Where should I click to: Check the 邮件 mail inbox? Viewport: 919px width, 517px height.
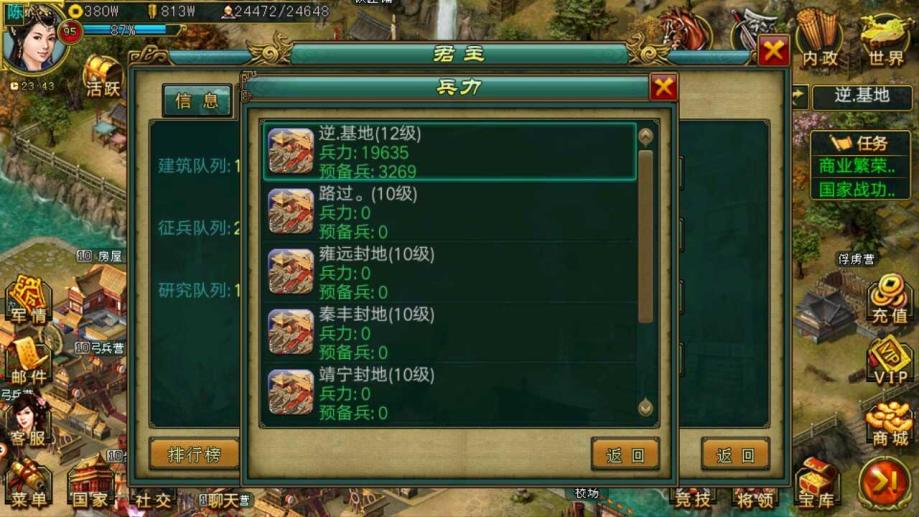point(28,362)
